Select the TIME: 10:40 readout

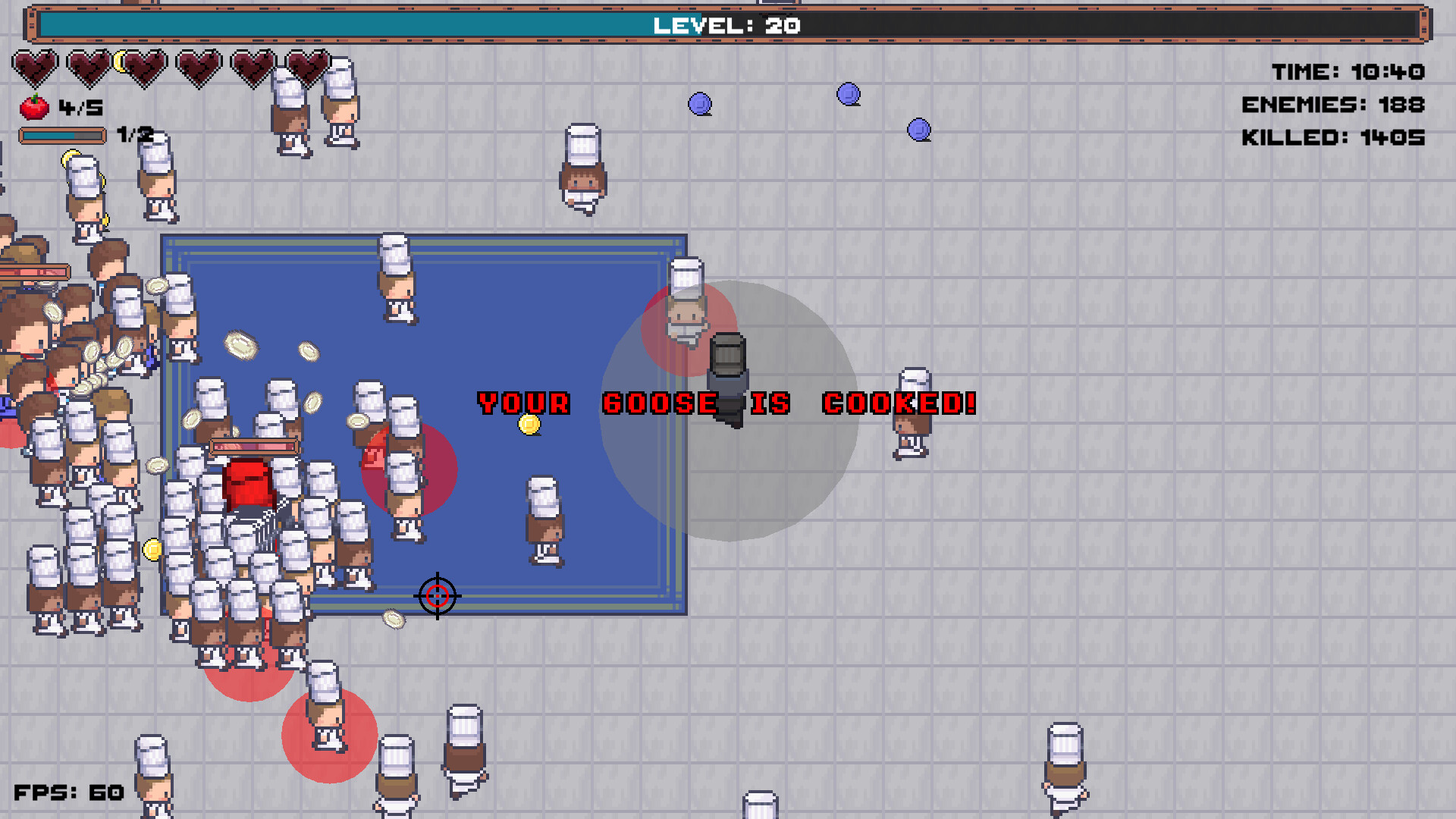click(x=1348, y=72)
